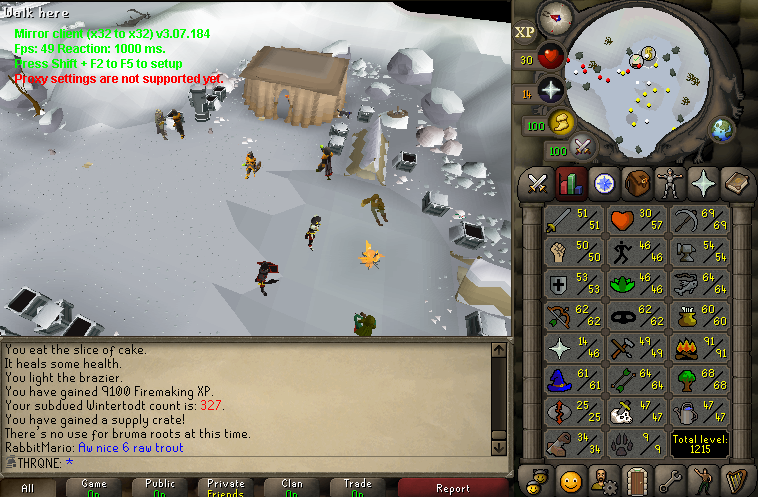The width and height of the screenshot is (758, 497).
Task: Open the Report abuse button
Action: click(452, 487)
